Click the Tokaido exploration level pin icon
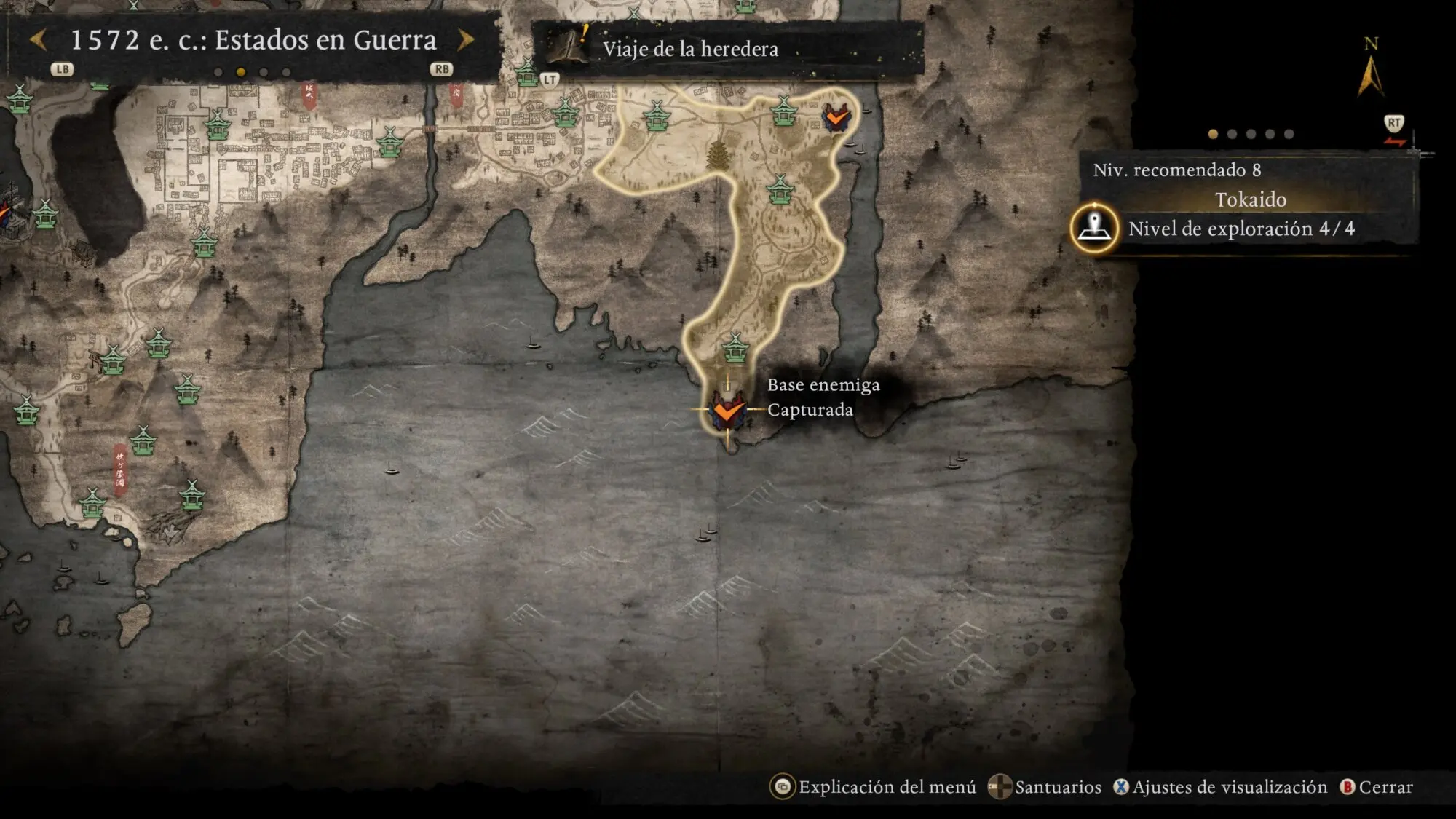Image resolution: width=1456 pixels, height=819 pixels. (x=1094, y=228)
